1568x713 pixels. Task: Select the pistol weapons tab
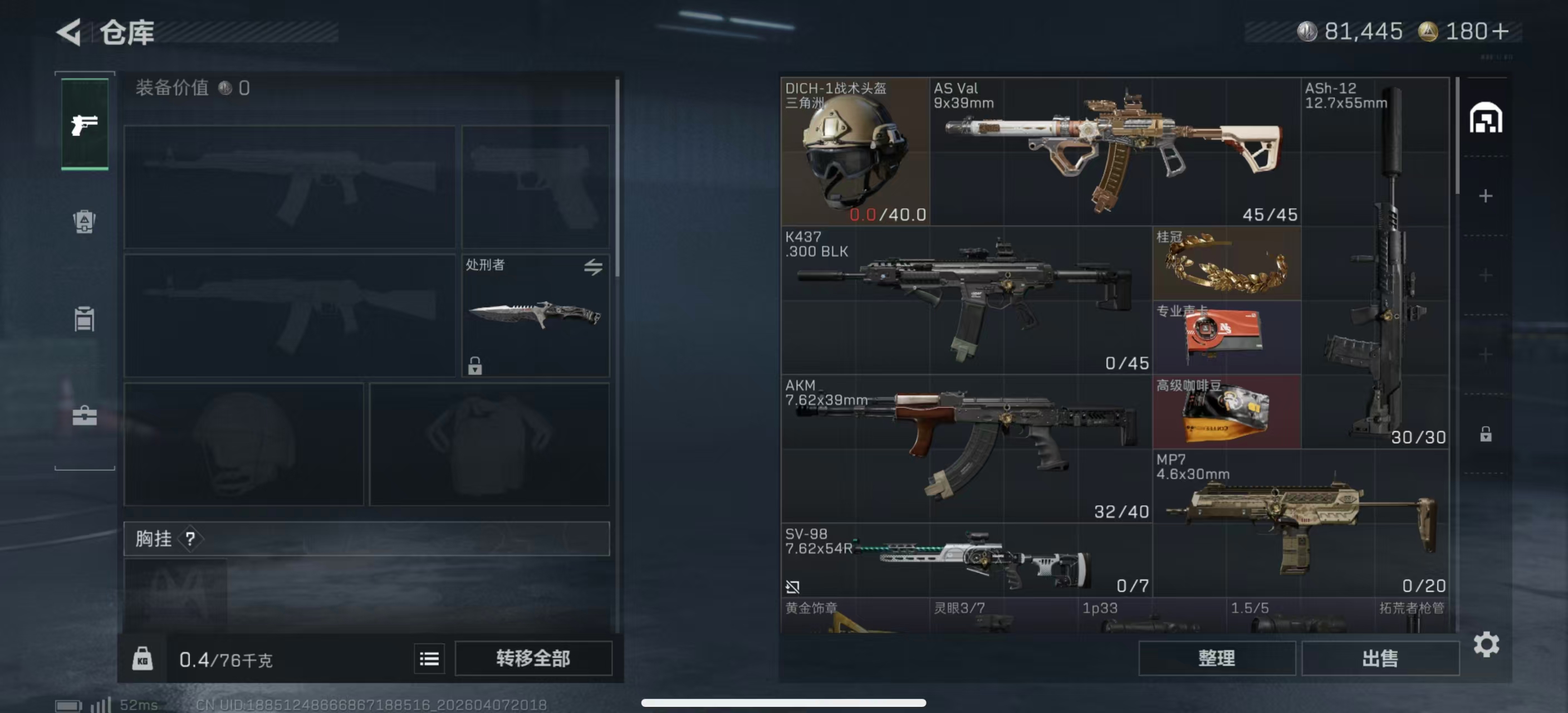pos(85,124)
